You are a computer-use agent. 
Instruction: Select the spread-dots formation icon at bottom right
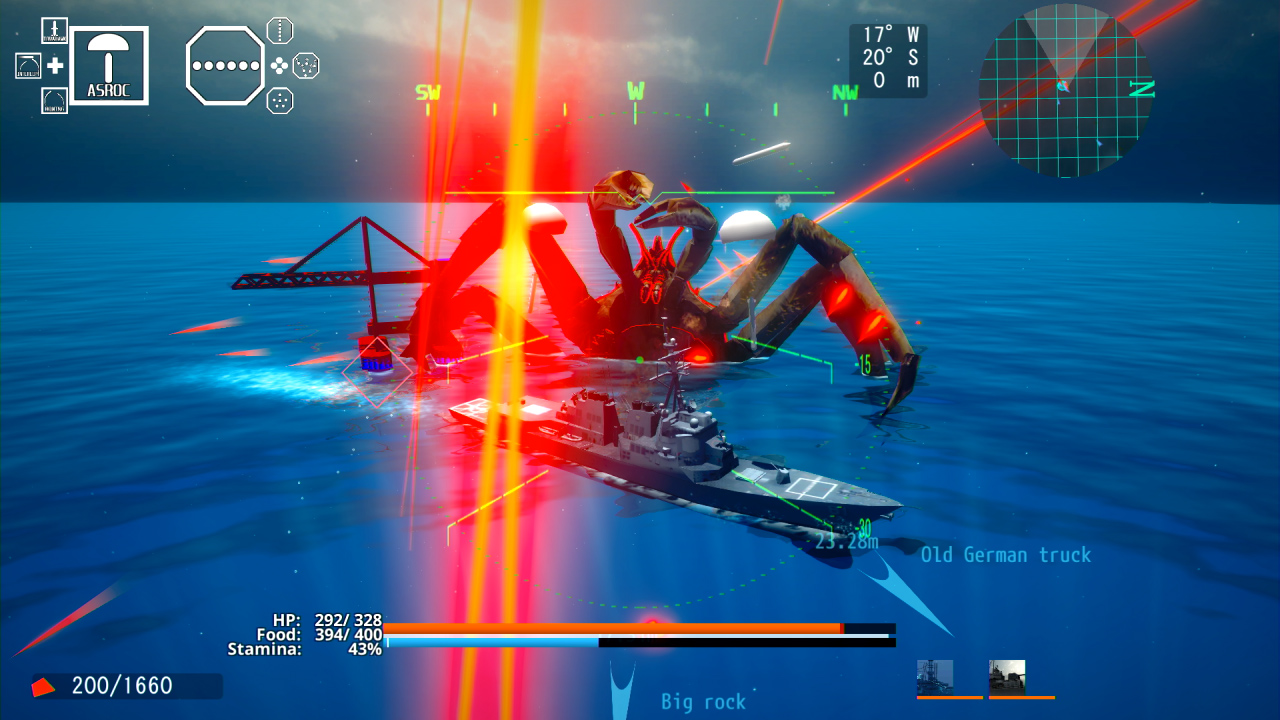pos(280,100)
